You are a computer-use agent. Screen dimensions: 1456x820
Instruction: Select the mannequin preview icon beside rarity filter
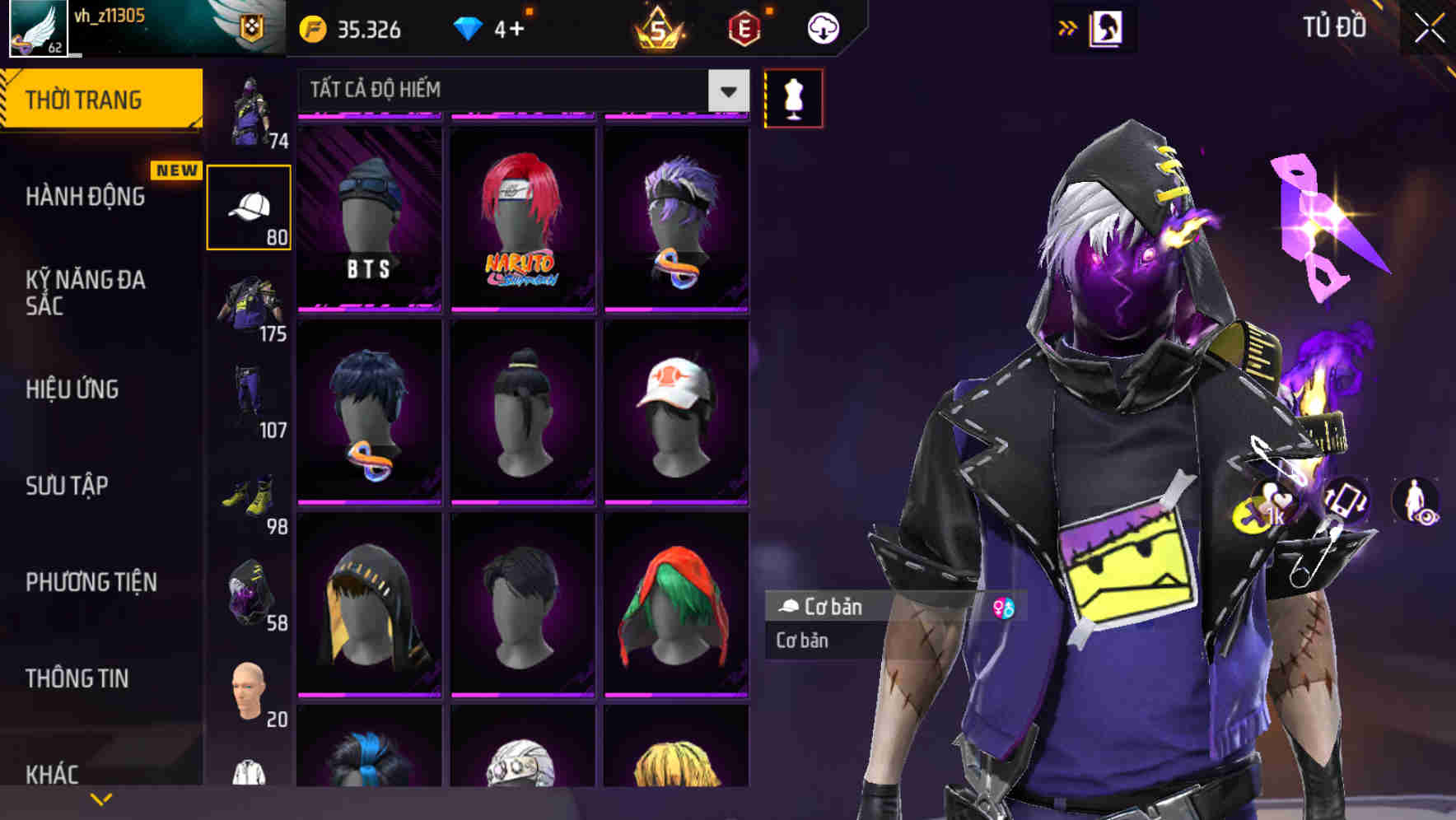pos(792,96)
